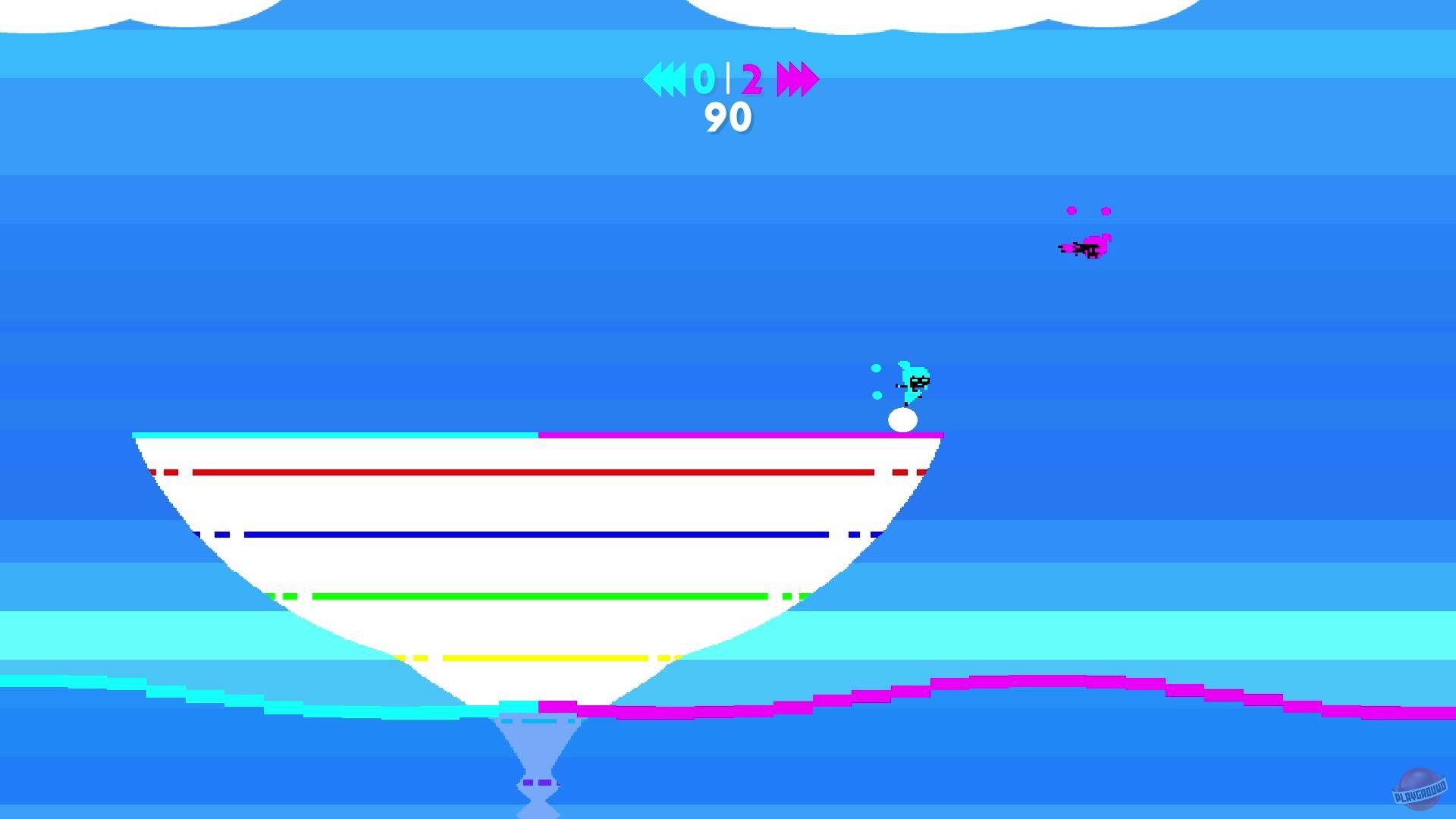Click the cyan score showing 0
Viewport: 1456px width, 819px height.
703,77
